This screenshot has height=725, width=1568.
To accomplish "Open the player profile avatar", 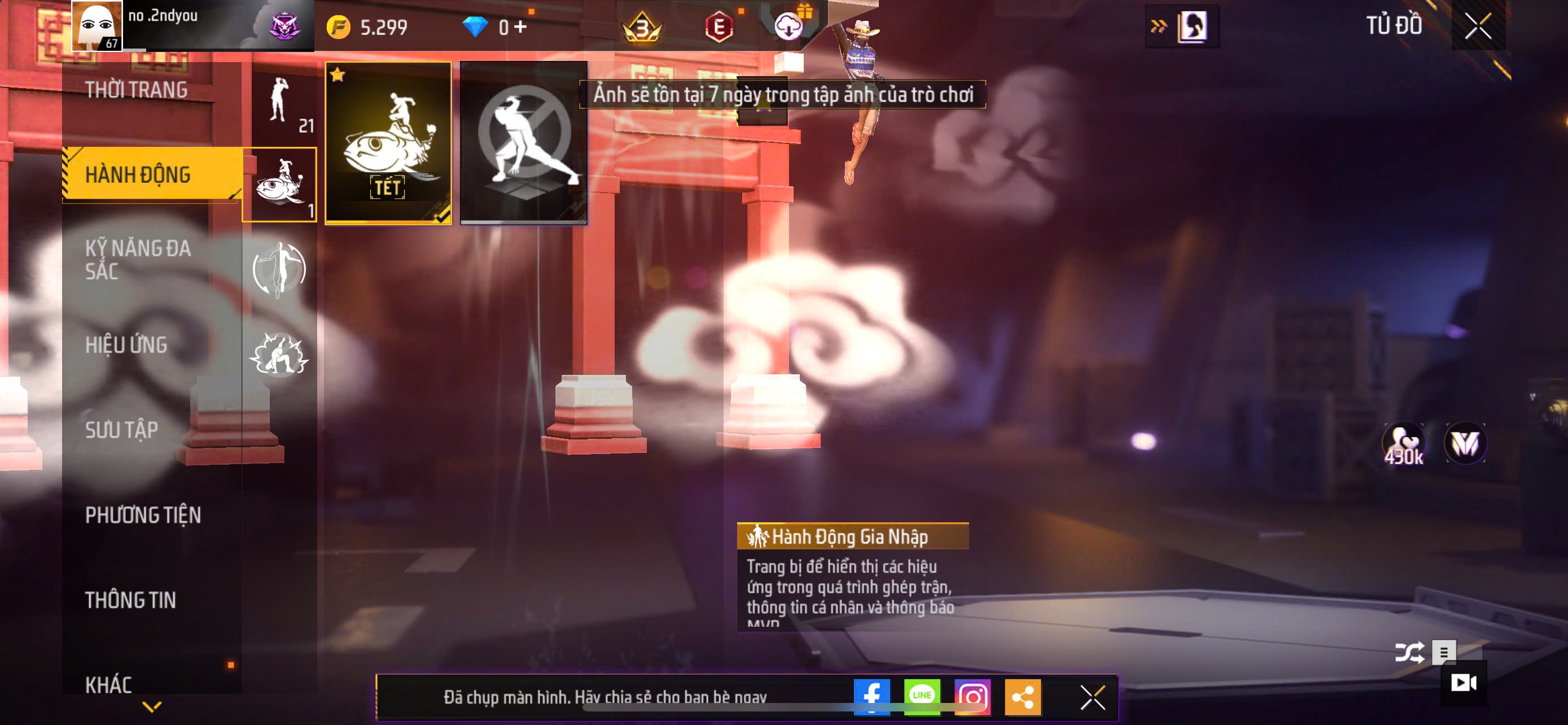I will (97, 25).
